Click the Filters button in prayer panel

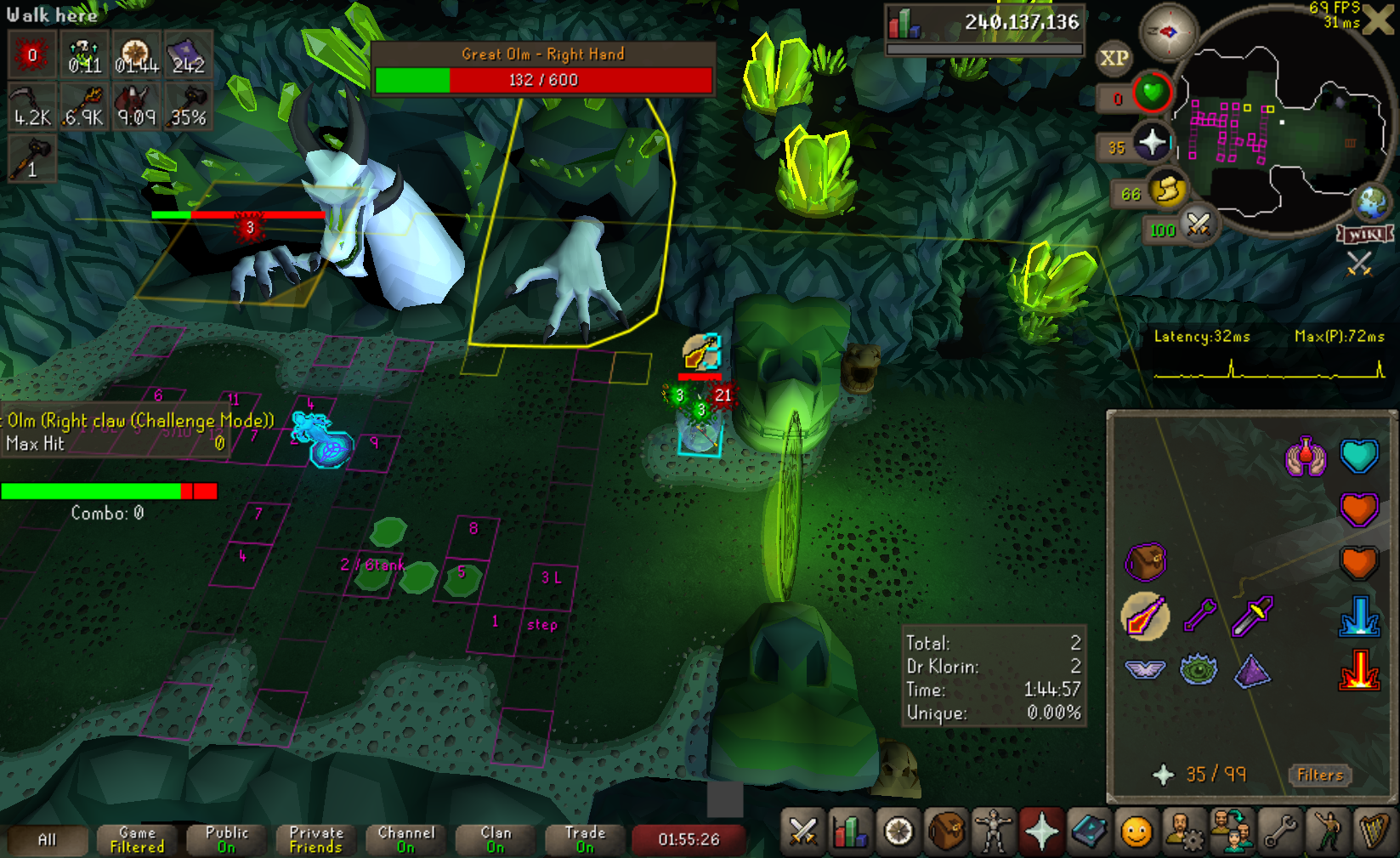[x=1320, y=775]
